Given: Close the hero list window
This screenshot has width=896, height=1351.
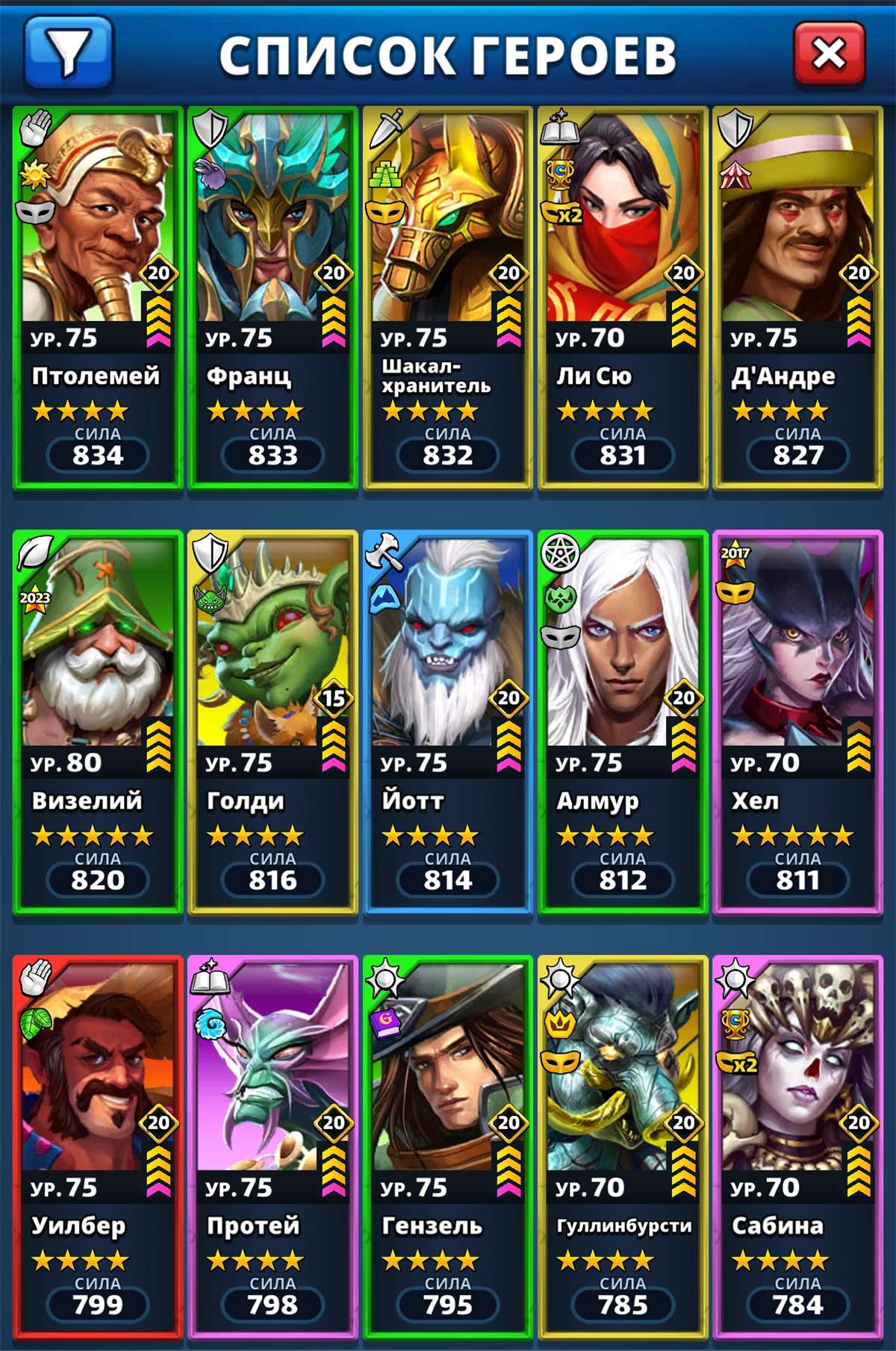Looking at the screenshot, I should pos(829,53).
